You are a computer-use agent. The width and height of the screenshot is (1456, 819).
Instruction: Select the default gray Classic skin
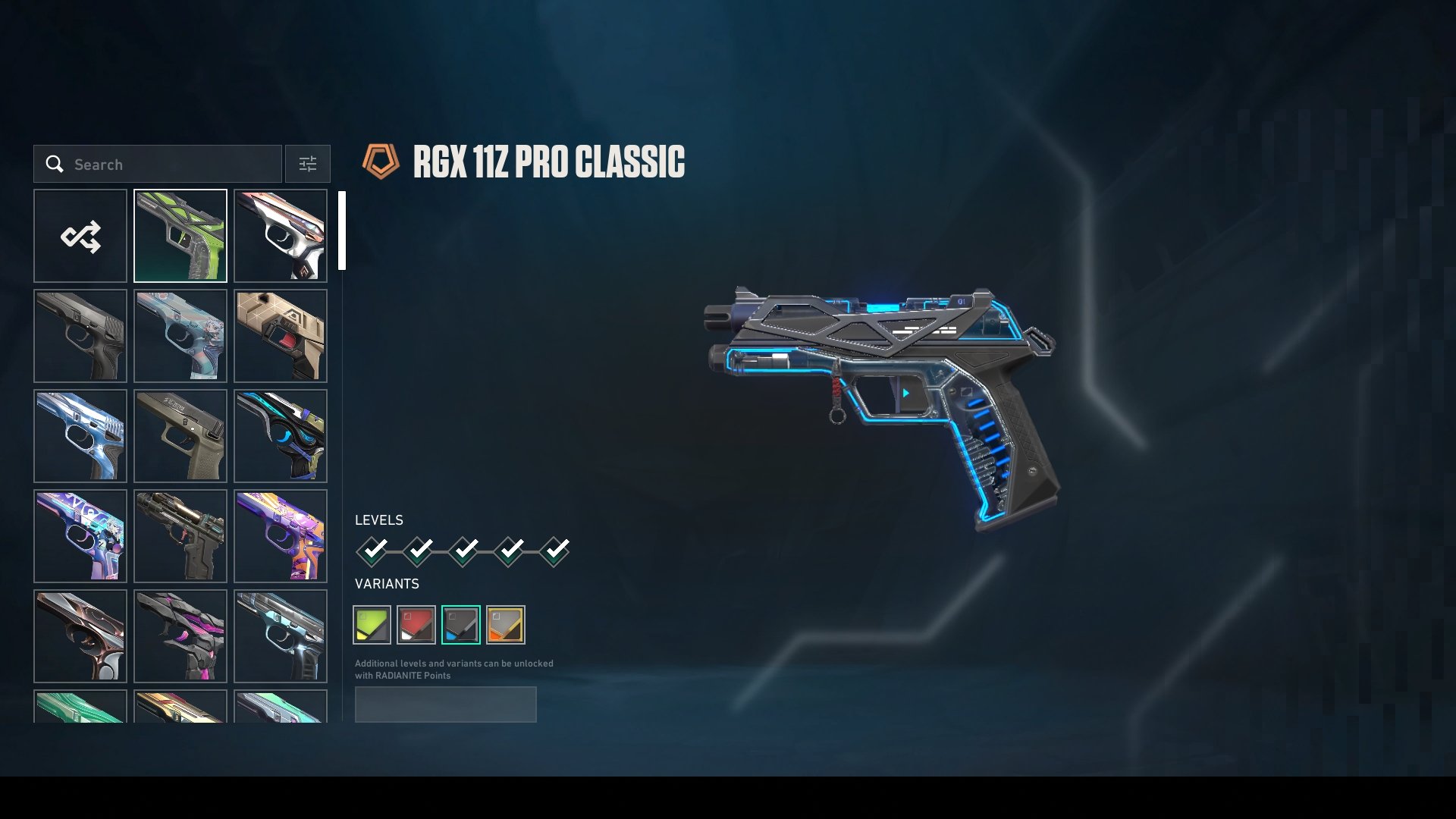(x=80, y=336)
